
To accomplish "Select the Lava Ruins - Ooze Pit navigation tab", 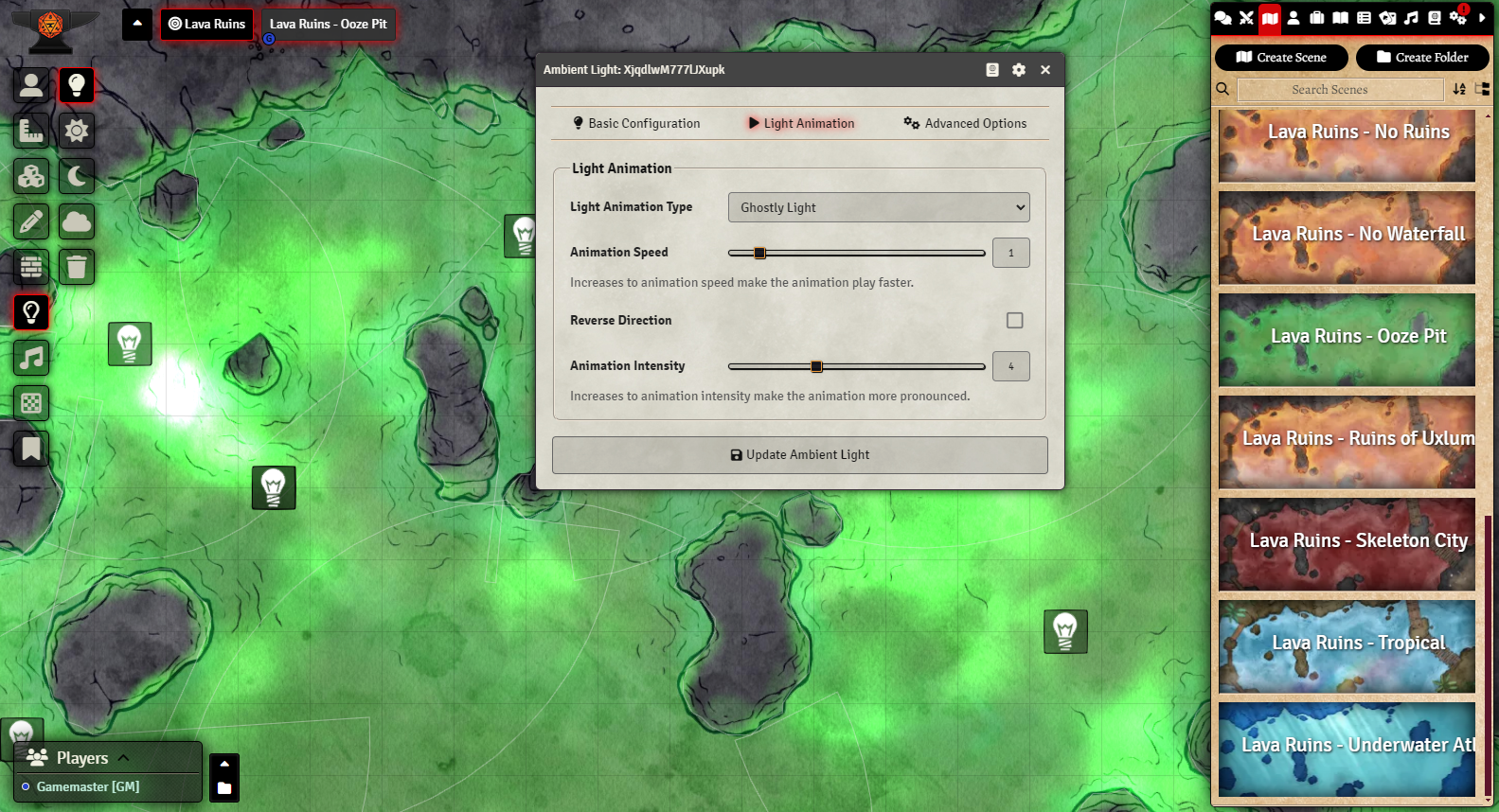I will pos(328,25).
